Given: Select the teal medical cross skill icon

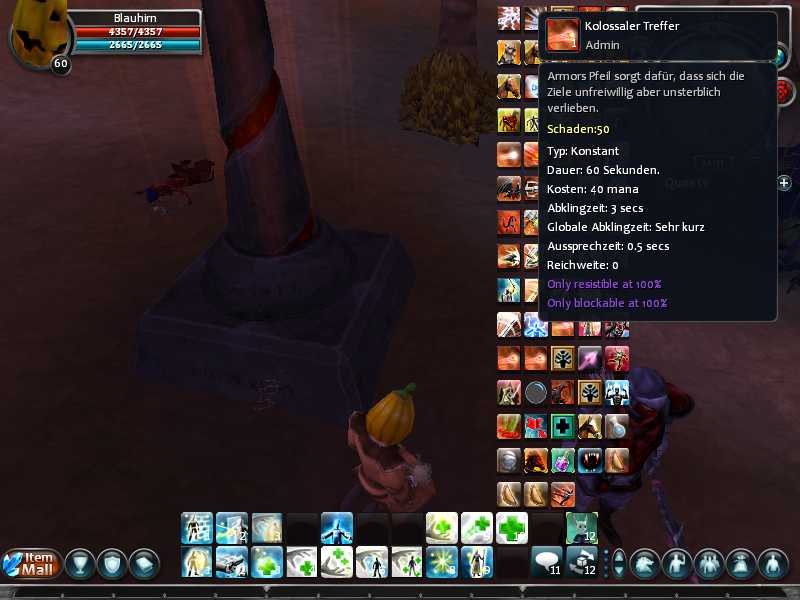Looking at the screenshot, I should 563,426.
